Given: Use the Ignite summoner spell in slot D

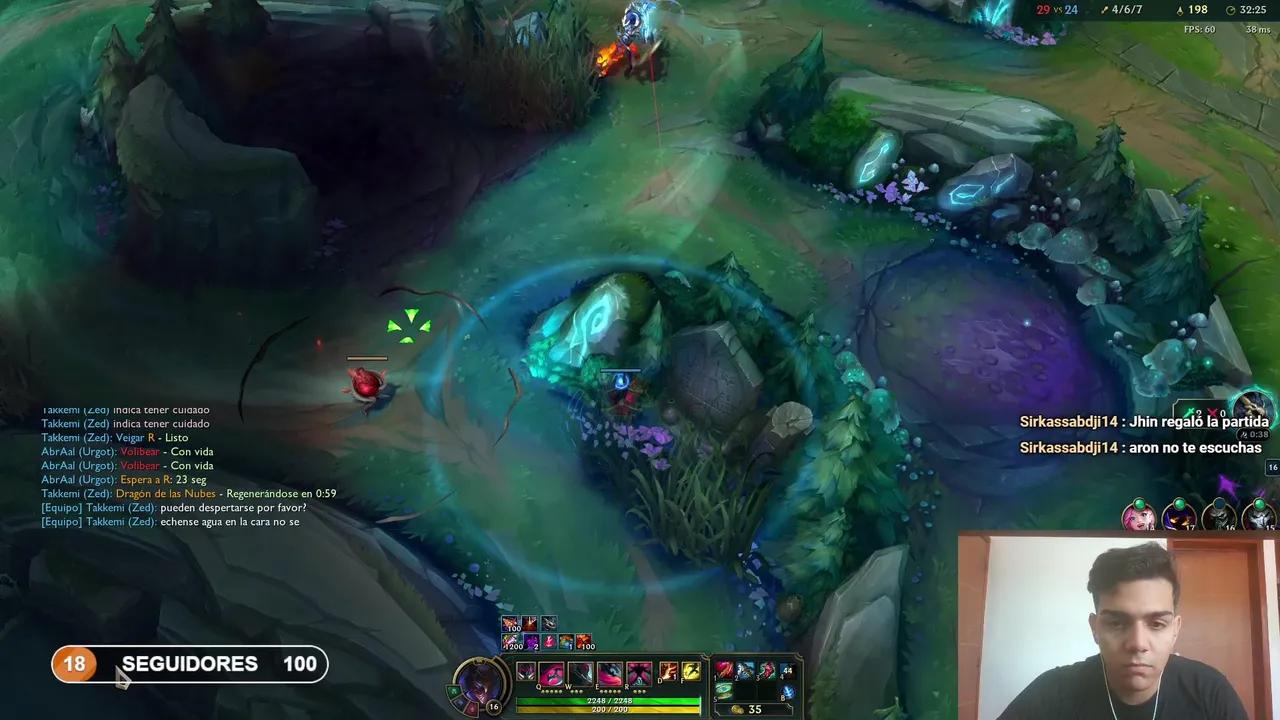Looking at the screenshot, I should coord(668,670).
